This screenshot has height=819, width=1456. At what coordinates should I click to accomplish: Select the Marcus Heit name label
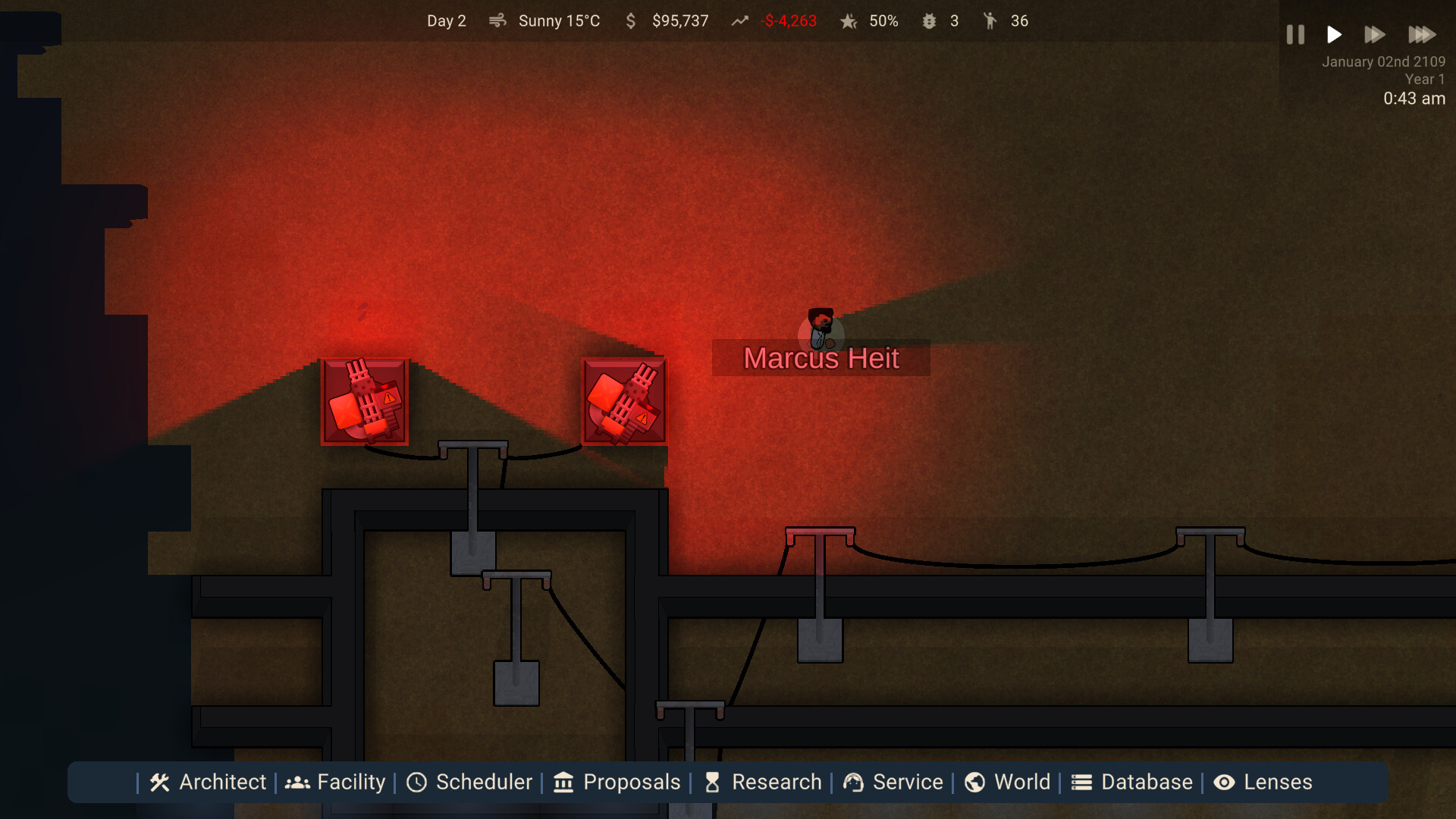820,358
